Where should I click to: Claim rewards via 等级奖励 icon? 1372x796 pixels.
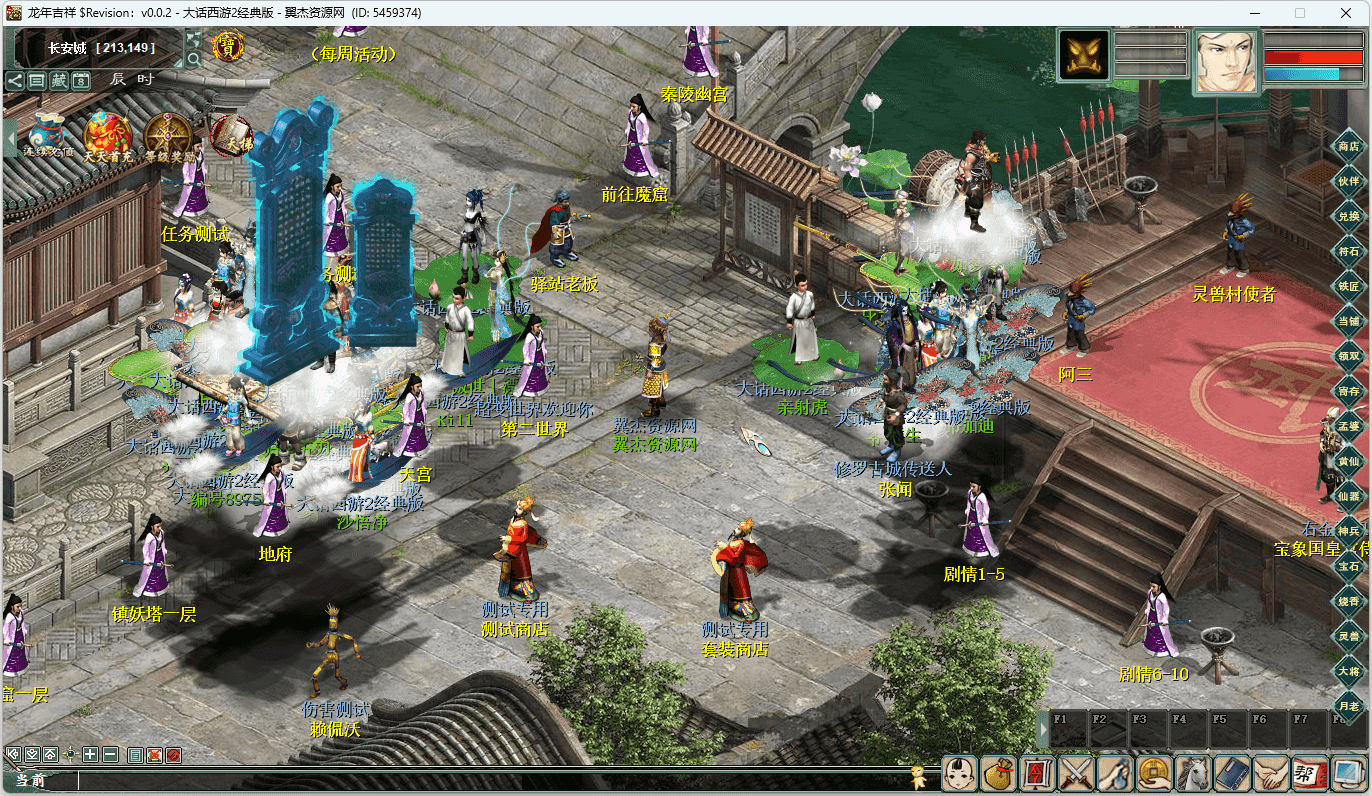[x=167, y=136]
